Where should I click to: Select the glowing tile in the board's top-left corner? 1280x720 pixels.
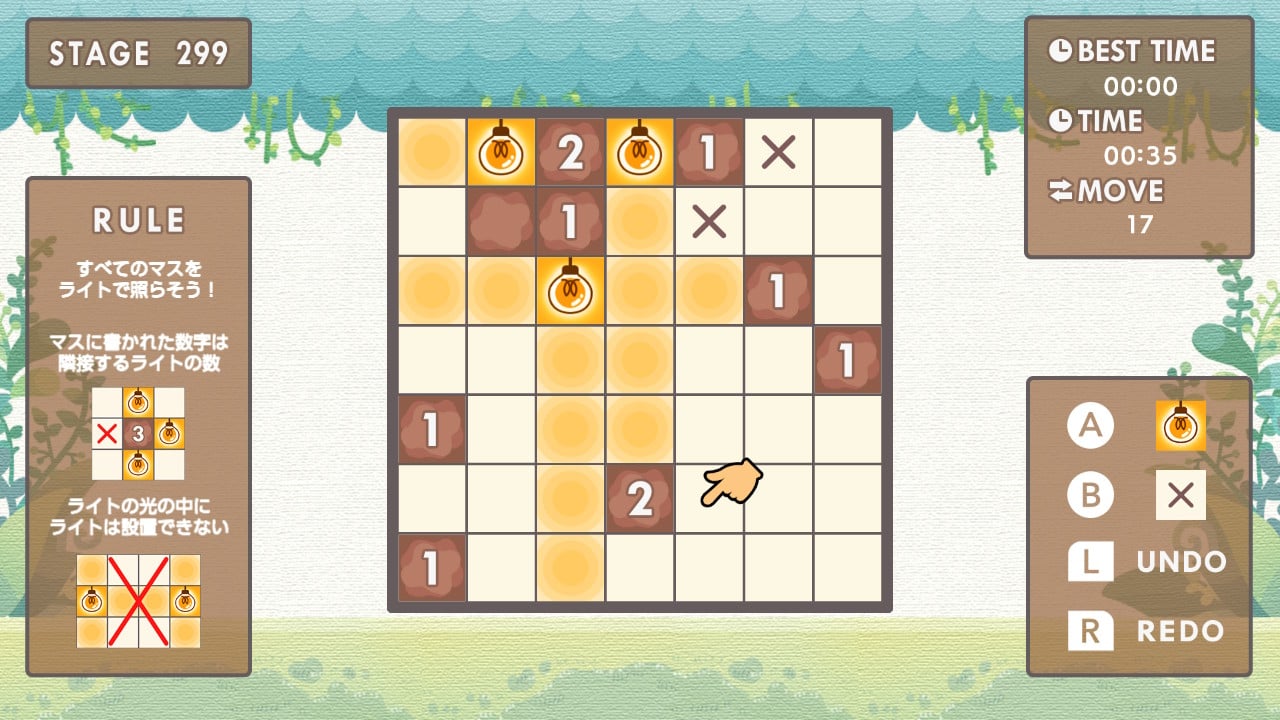pyautogui.click(x=432, y=152)
